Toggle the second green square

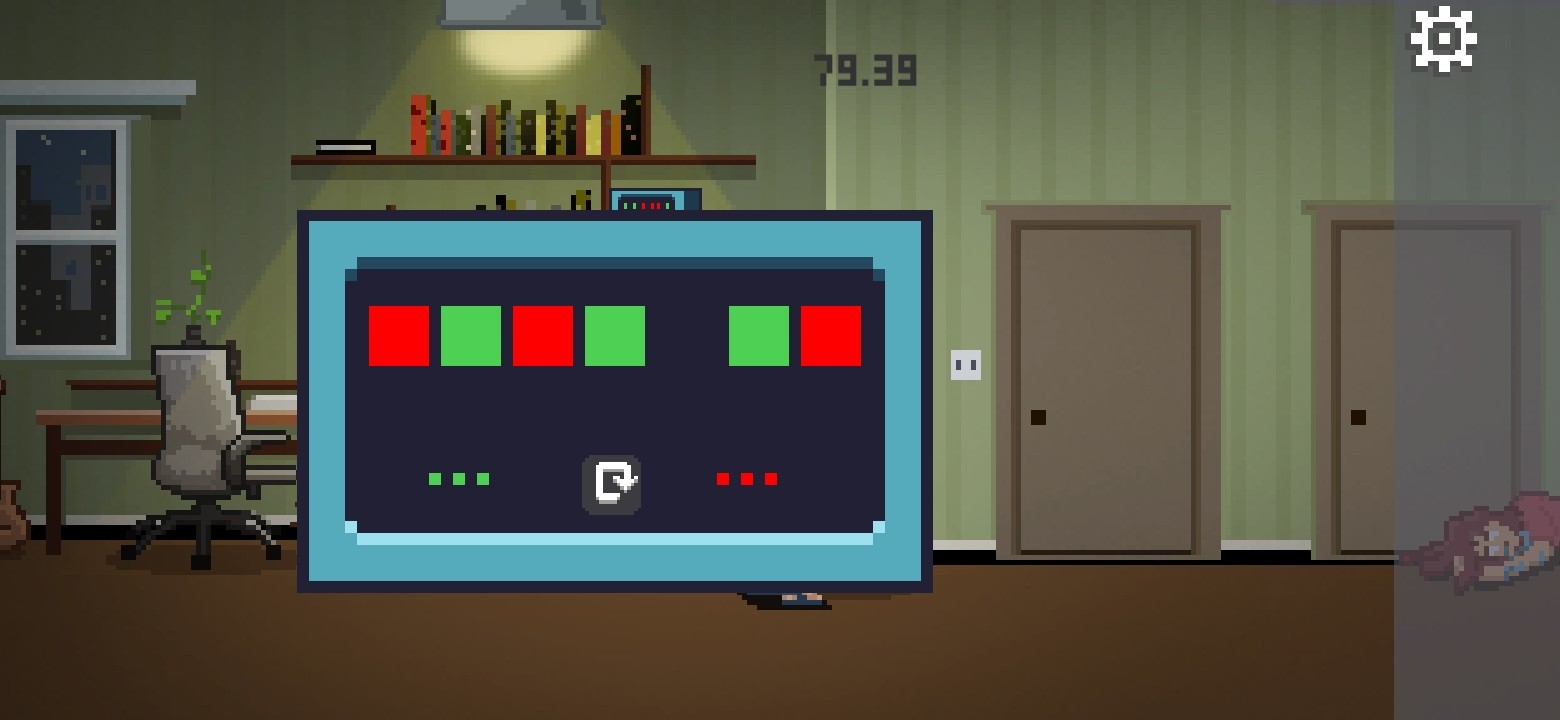(x=470, y=336)
